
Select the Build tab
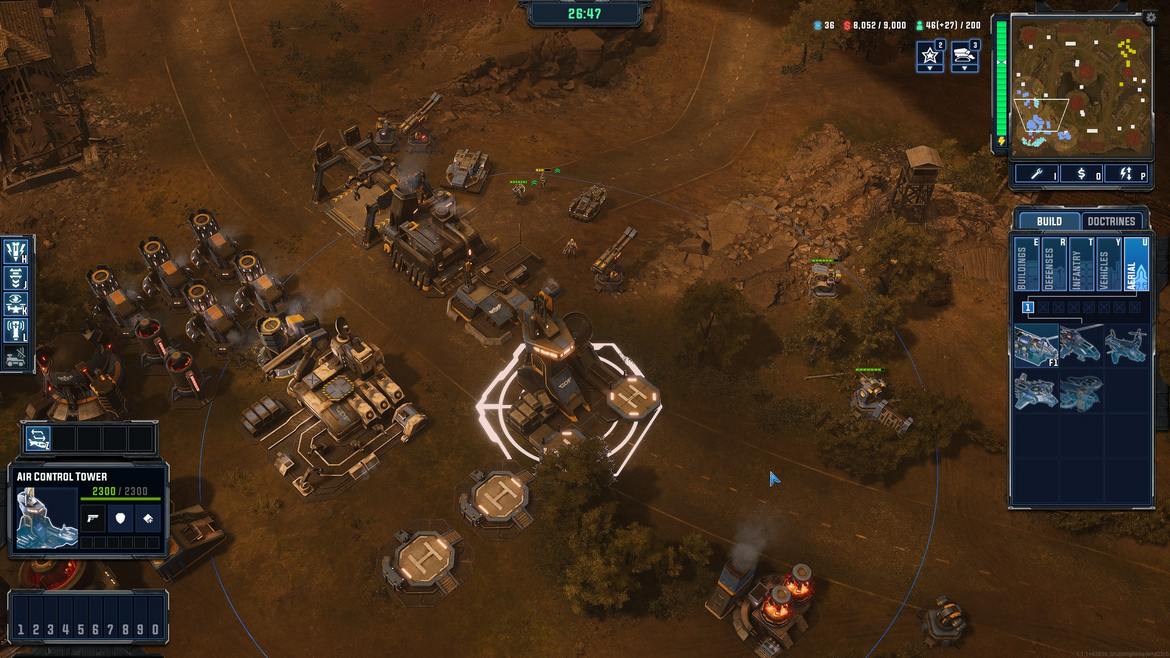click(x=1049, y=221)
